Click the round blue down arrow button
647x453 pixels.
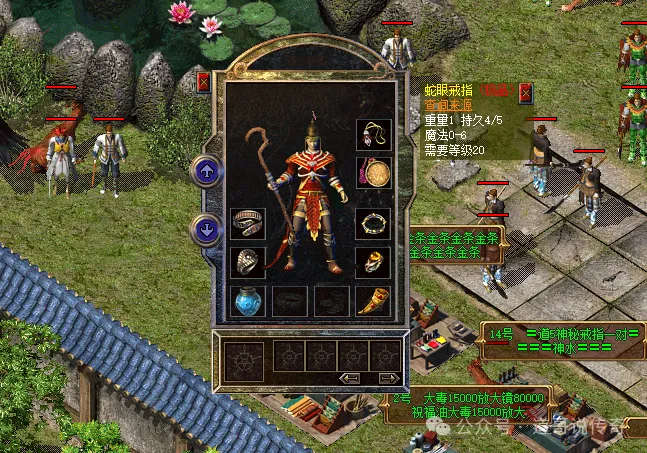click(x=207, y=229)
